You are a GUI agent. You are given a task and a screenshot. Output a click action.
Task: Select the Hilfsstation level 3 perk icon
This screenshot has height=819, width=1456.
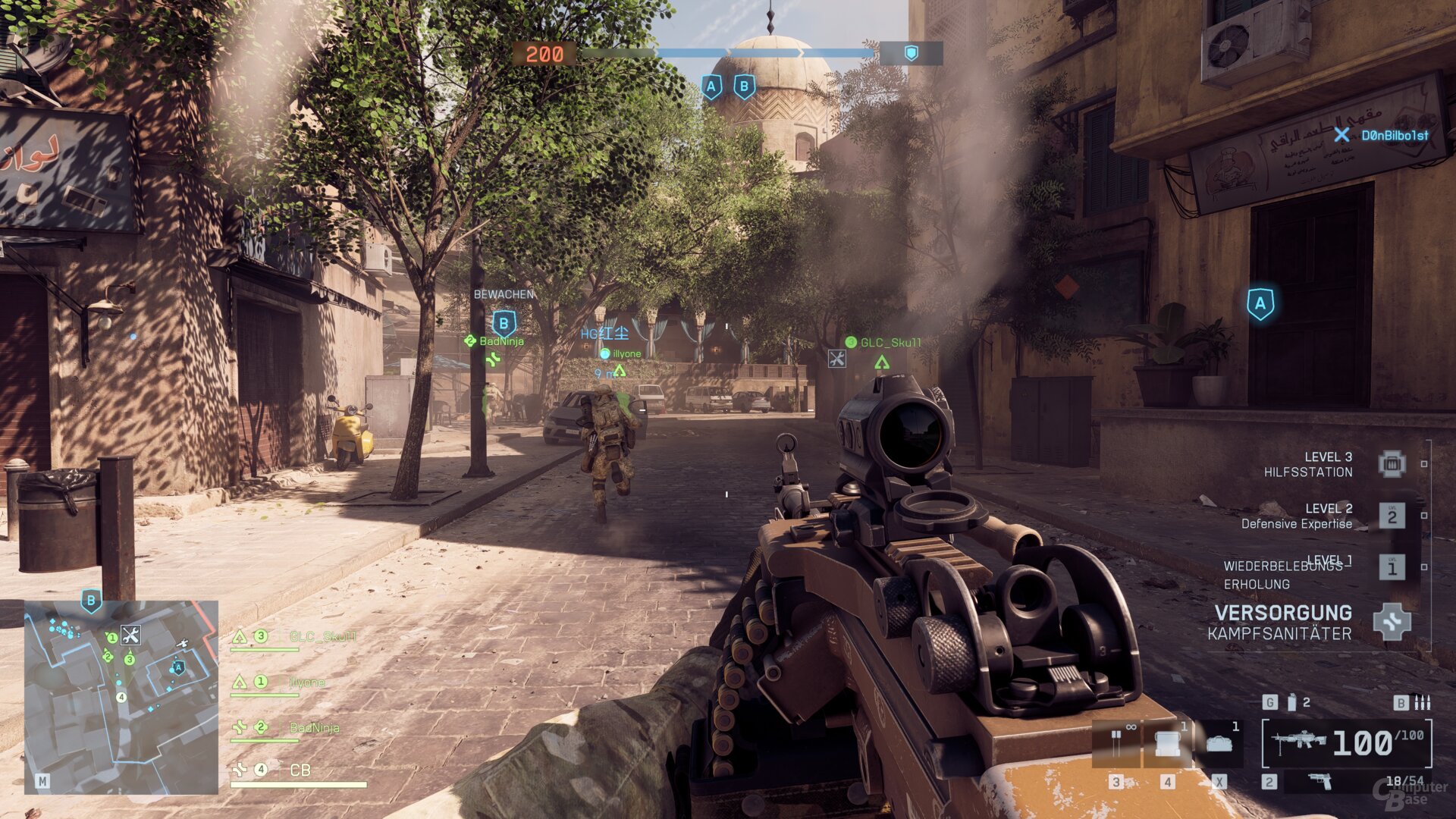click(1392, 464)
